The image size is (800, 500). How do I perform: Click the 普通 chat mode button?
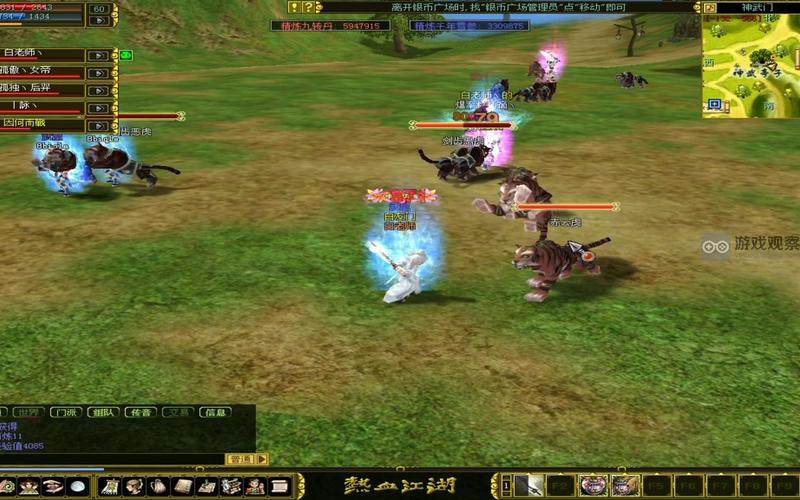[x=240, y=459]
